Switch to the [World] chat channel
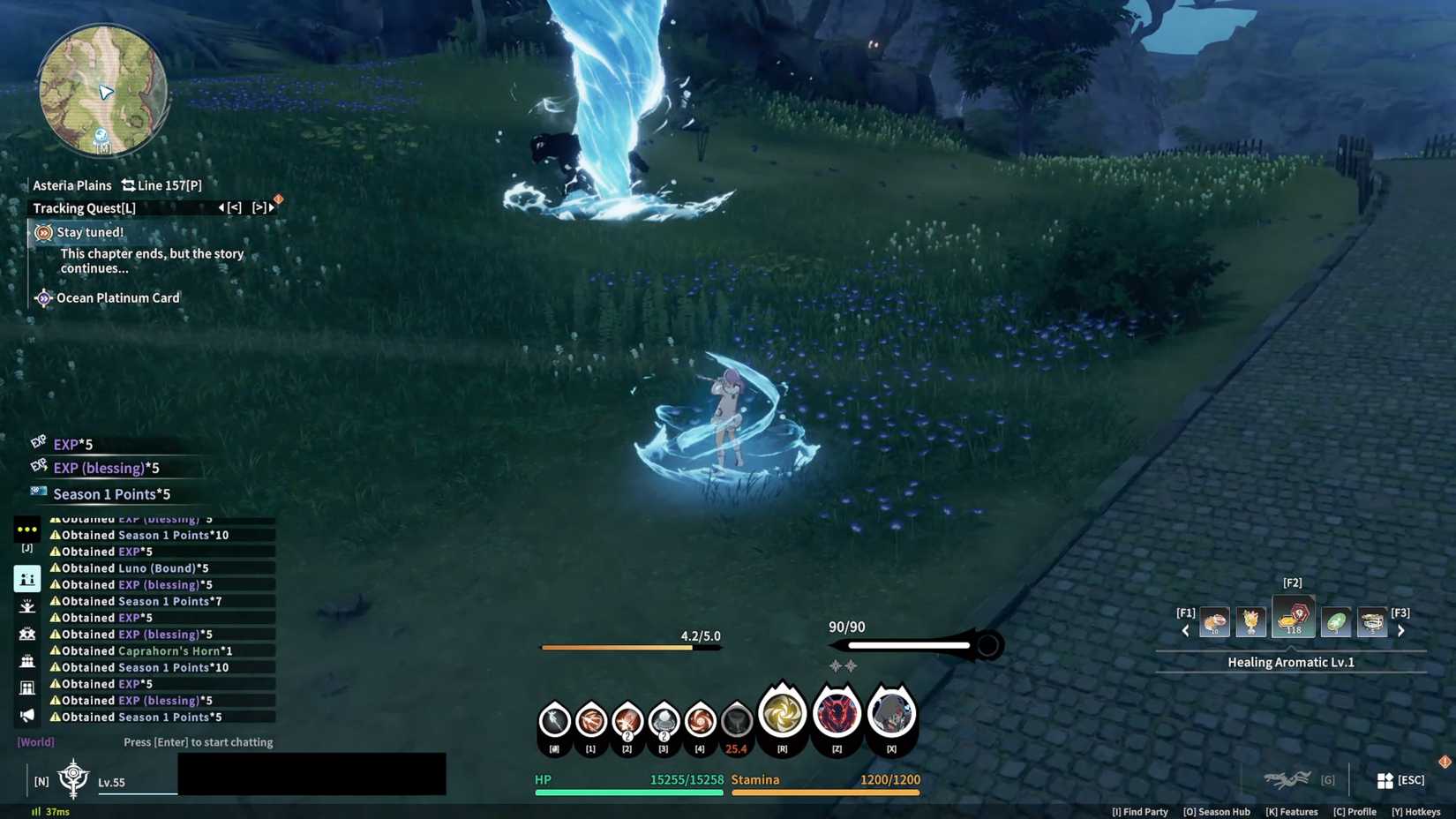The image size is (1456, 819). pos(35,741)
